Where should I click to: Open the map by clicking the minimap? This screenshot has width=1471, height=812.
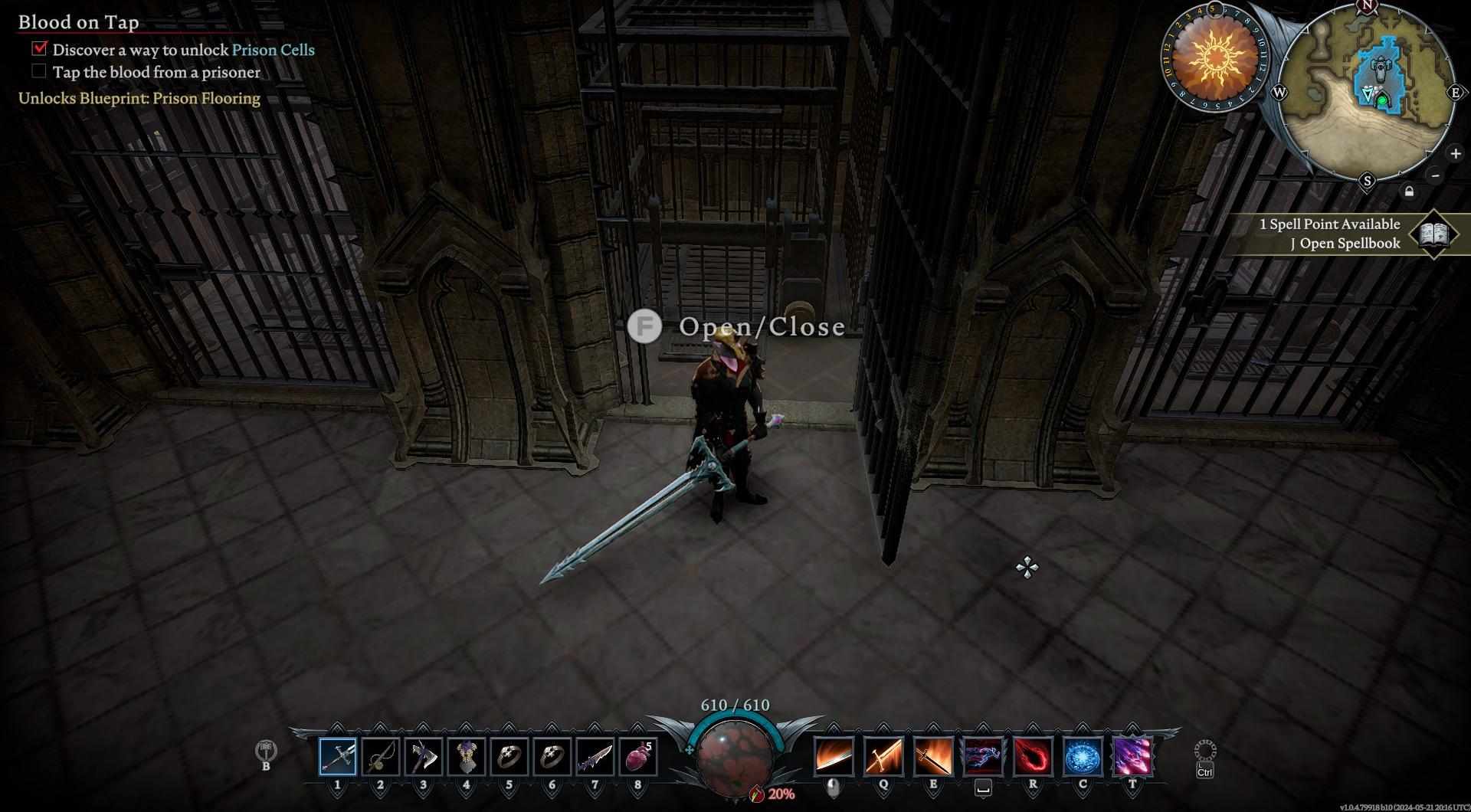[x=1366, y=93]
